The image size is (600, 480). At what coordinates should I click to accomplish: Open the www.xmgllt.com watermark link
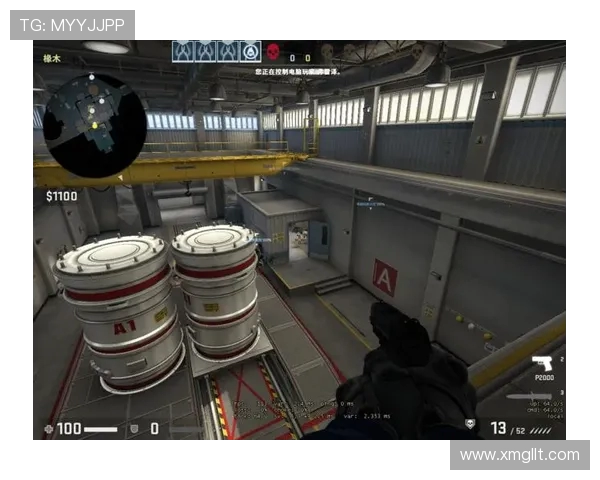tap(519, 455)
